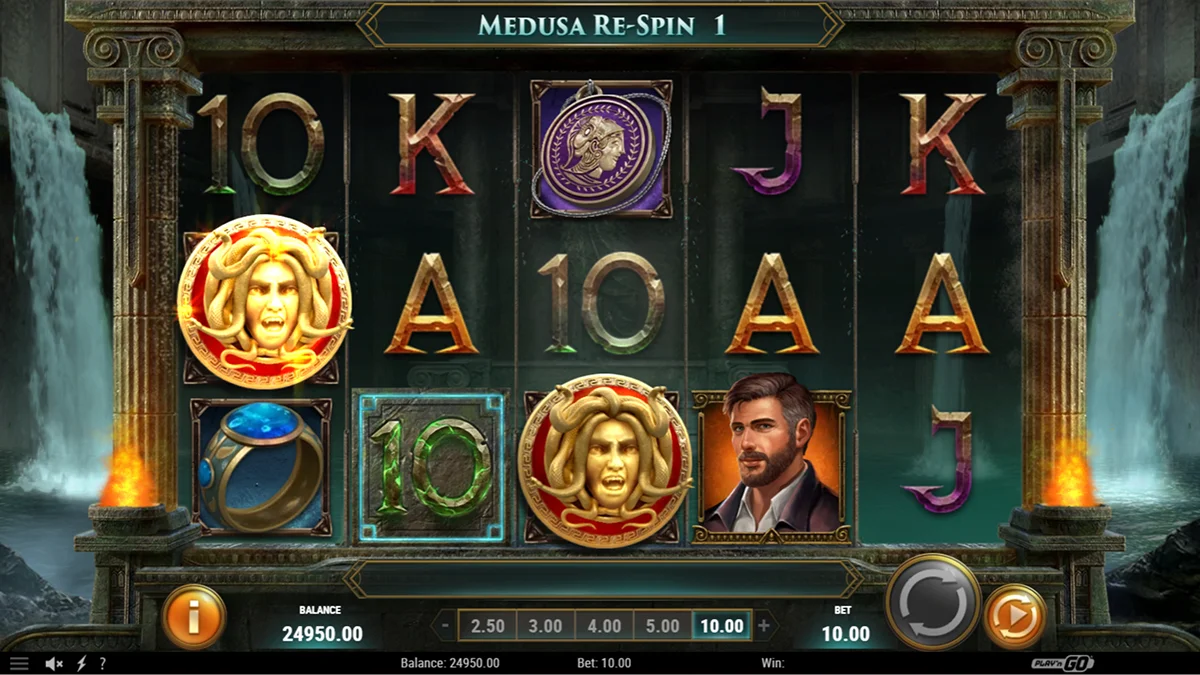Set the bet to 4.00
Viewport: 1200px width, 675px height.
click(x=604, y=627)
